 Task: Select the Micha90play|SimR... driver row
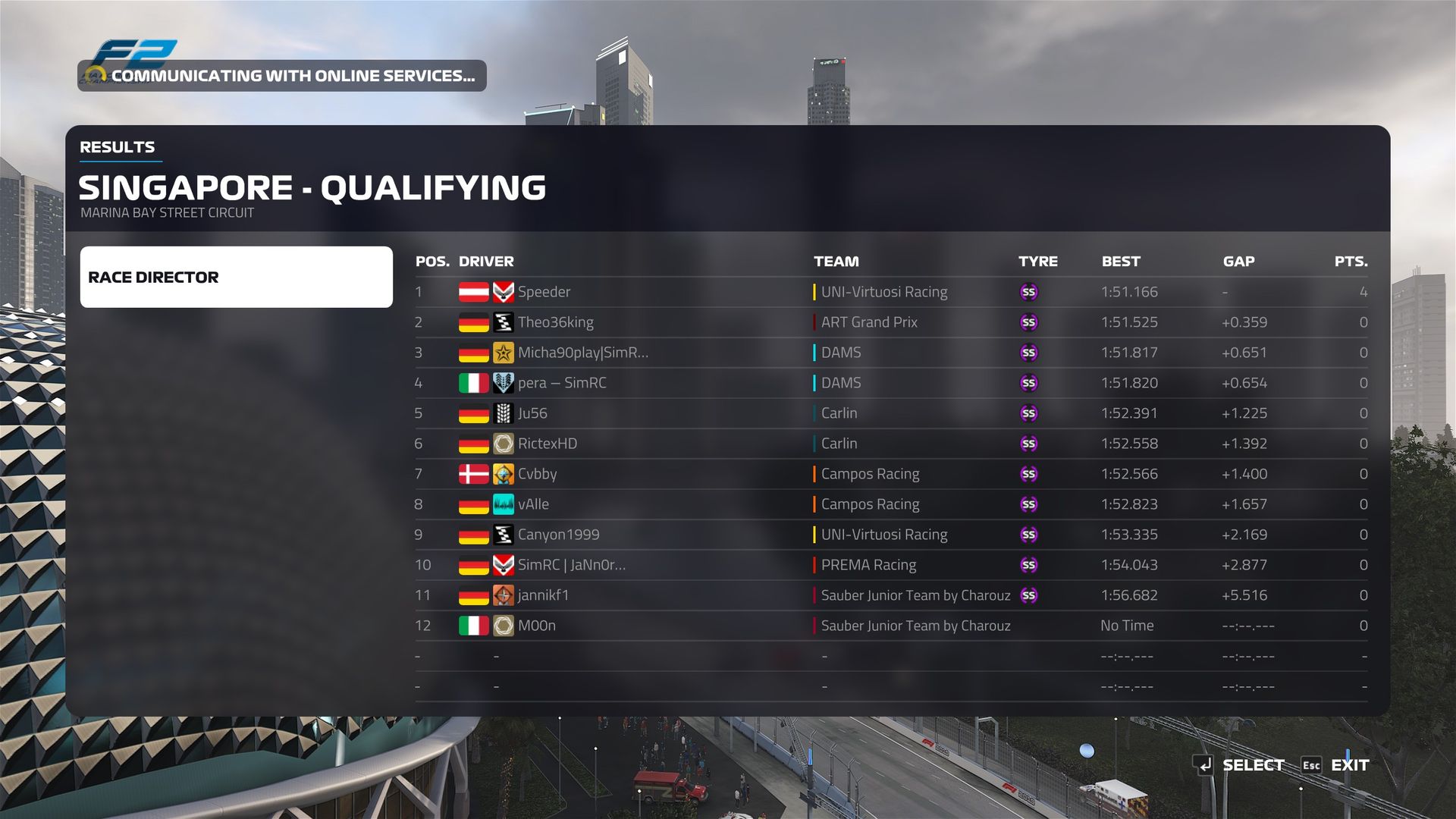click(x=582, y=353)
